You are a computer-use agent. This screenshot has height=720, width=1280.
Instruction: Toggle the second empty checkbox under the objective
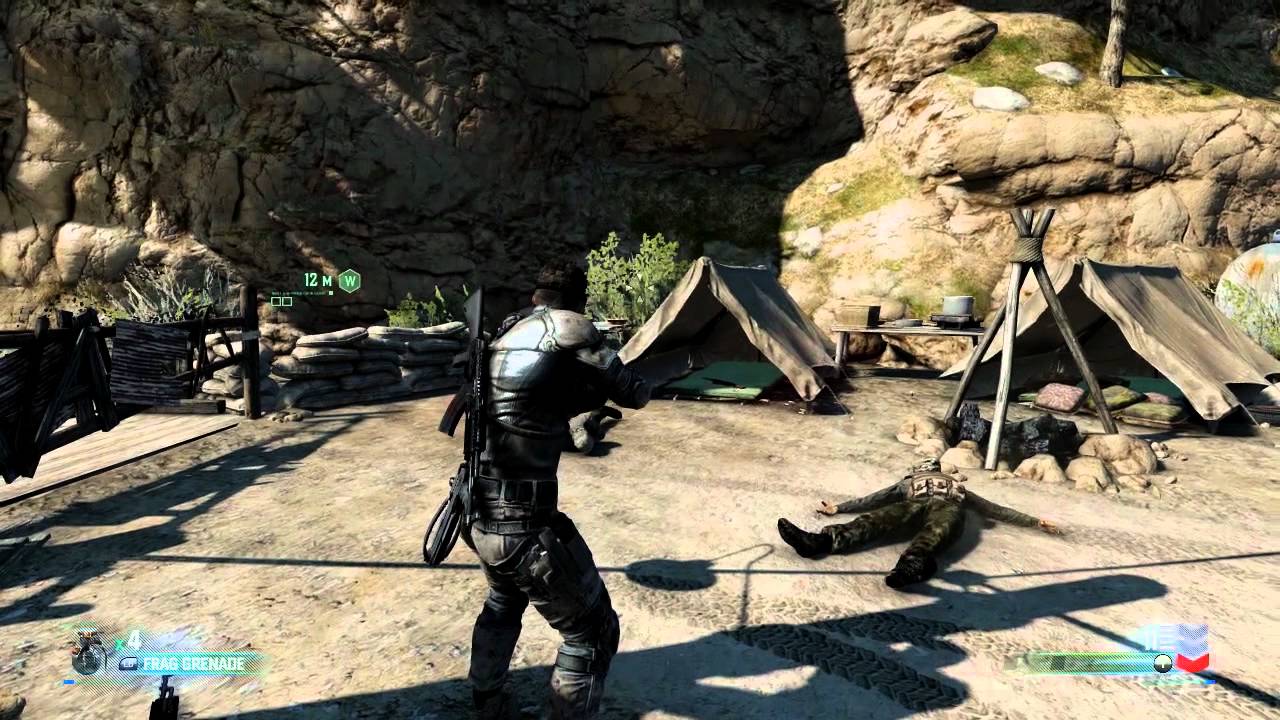[287, 300]
